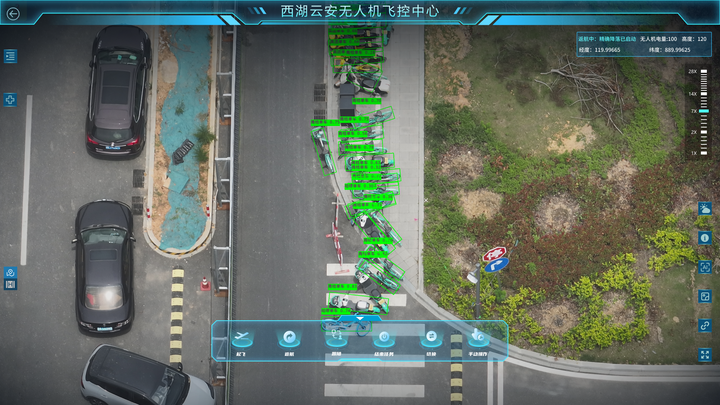Viewport: 720px width, 405px height.
Task: Open the image picture icon
Action: pos(705,296)
